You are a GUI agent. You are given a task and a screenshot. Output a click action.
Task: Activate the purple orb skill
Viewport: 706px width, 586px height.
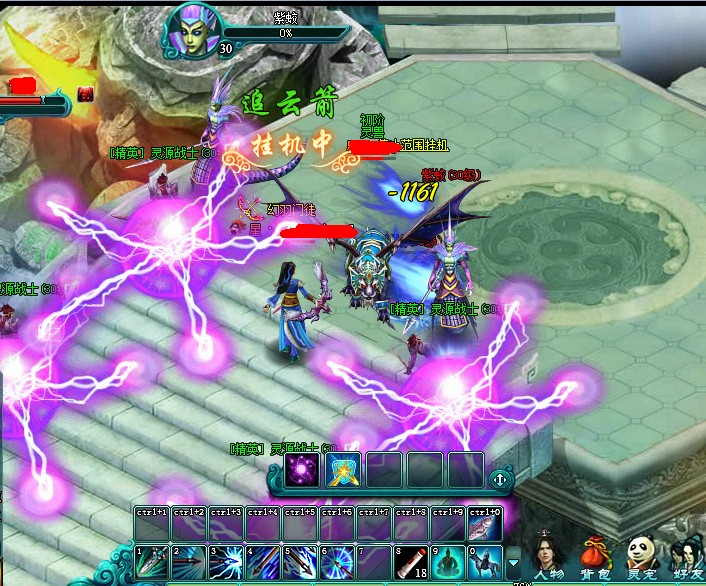click(x=302, y=470)
